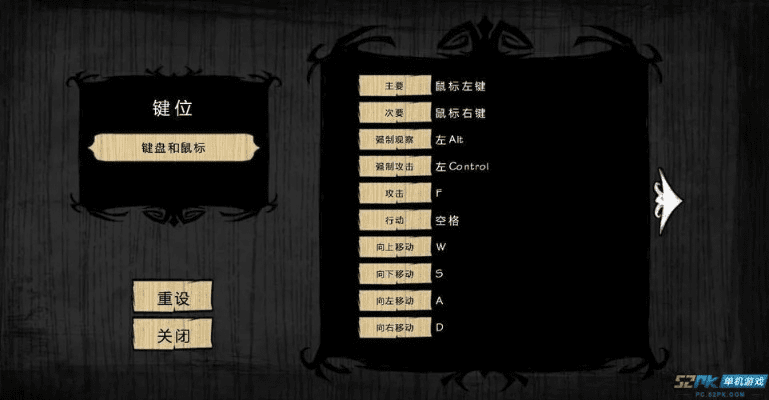Choose the 向左移动 binding button
The image size is (769, 400).
coord(394,300)
